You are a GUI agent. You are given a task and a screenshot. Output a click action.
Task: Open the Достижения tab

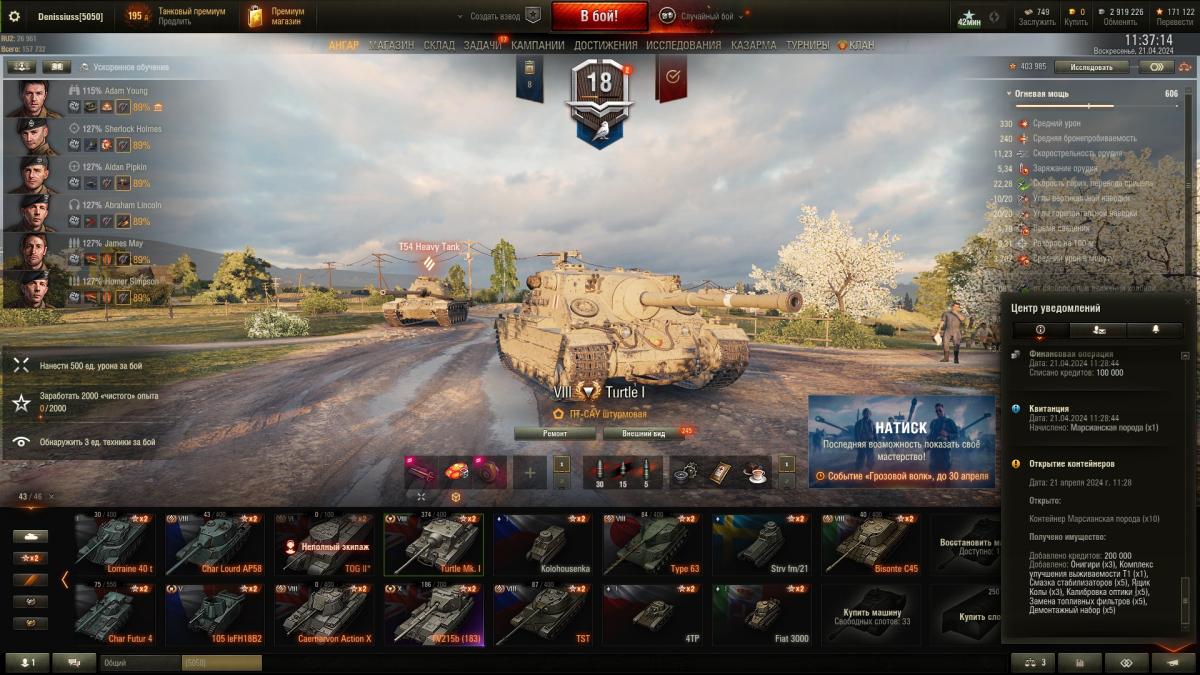(605, 45)
